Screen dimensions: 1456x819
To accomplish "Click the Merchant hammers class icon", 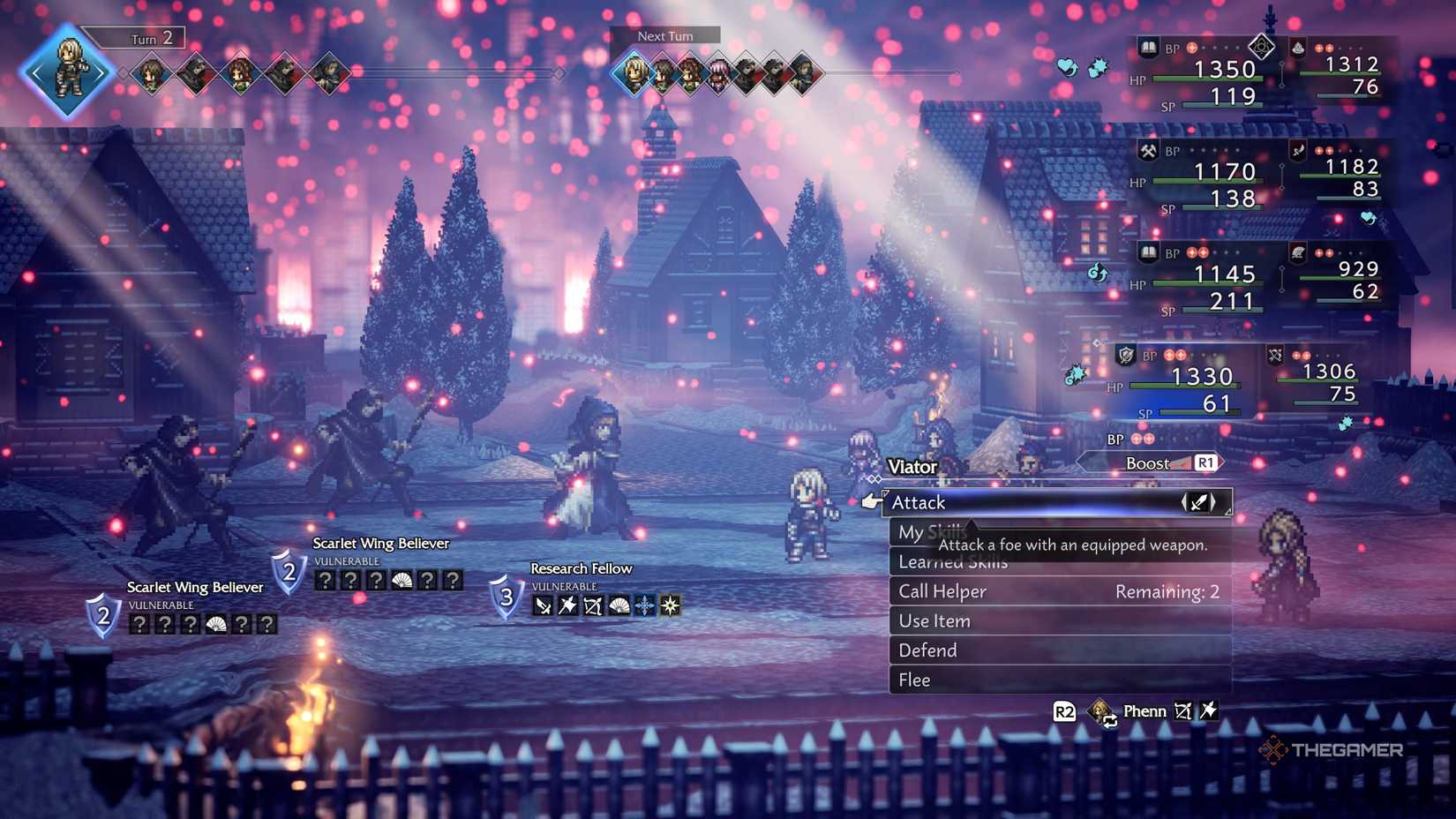I will point(1148,151).
